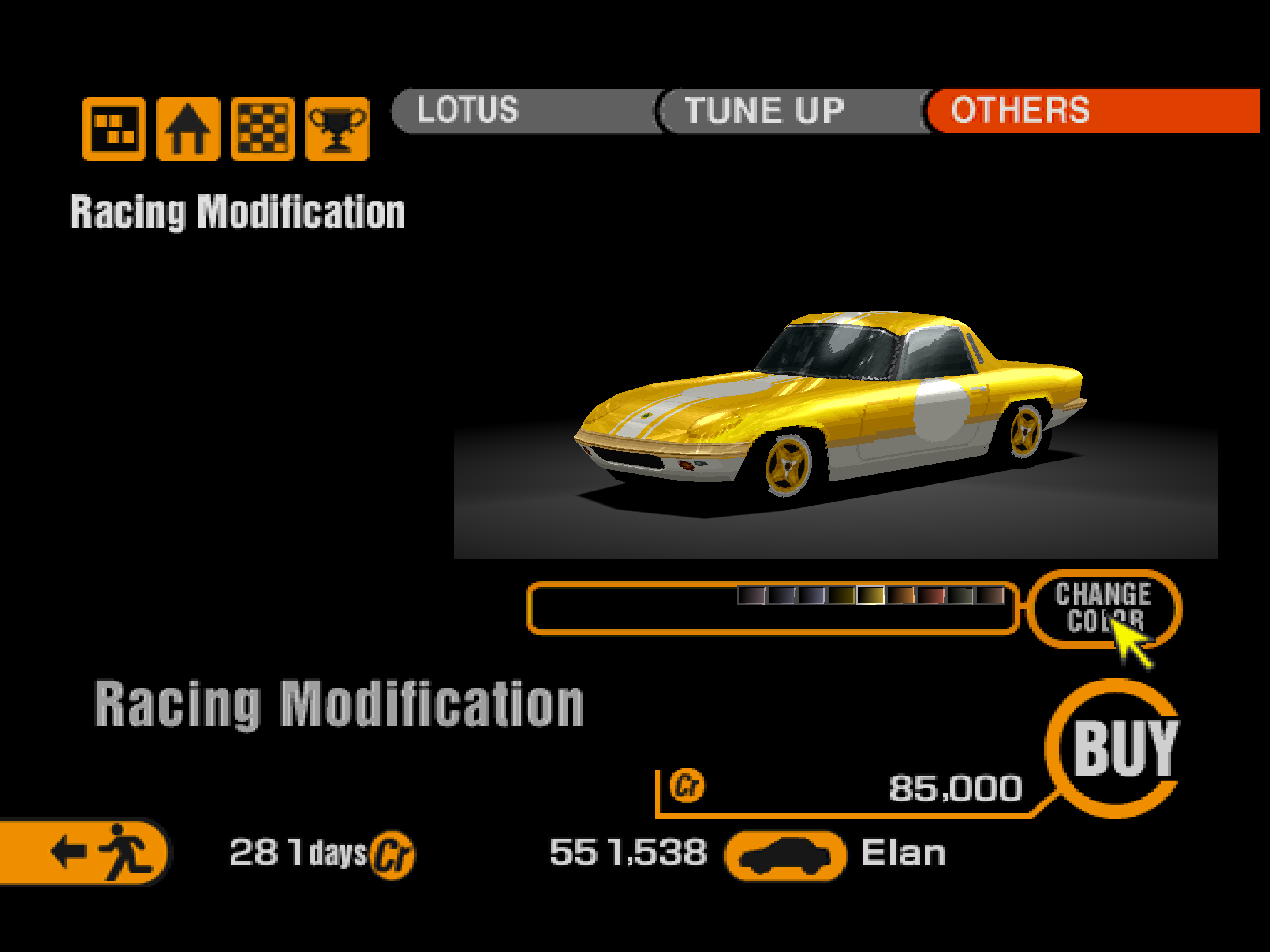Open the world map grid icon
Screen dimensions: 1270x952
coord(114,129)
